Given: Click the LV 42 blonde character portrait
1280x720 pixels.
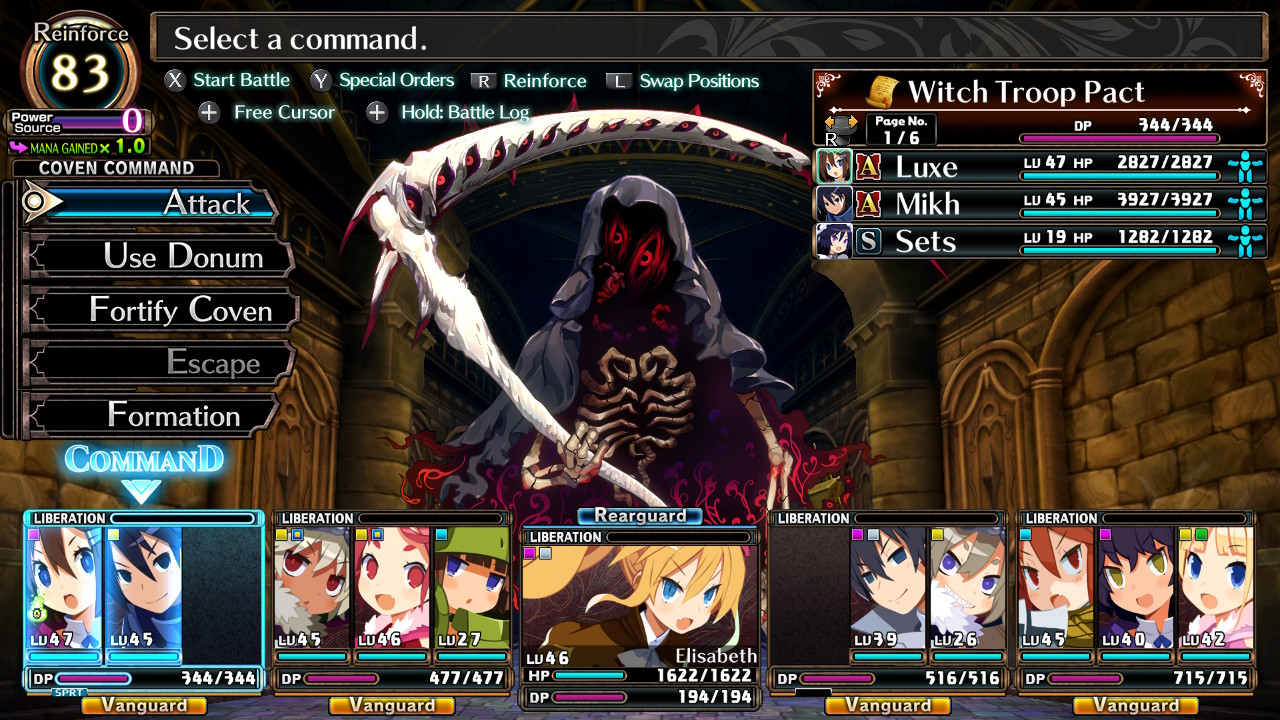Looking at the screenshot, I should [x=1215, y=588].
